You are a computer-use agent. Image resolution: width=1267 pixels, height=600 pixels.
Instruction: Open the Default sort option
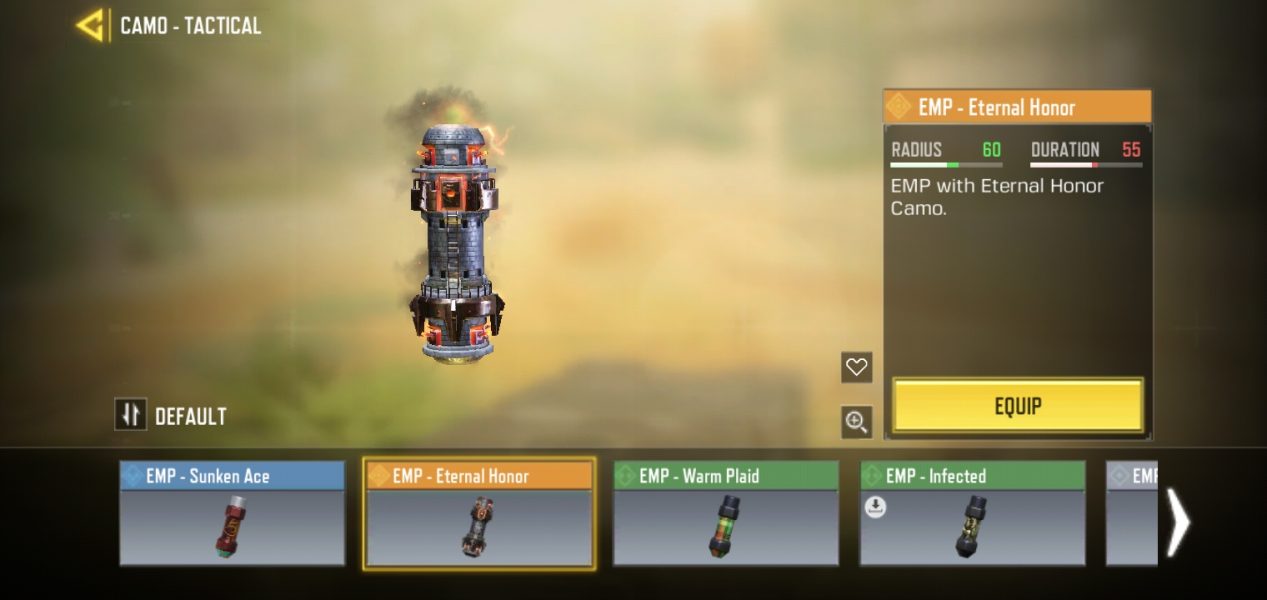(171, 415)
